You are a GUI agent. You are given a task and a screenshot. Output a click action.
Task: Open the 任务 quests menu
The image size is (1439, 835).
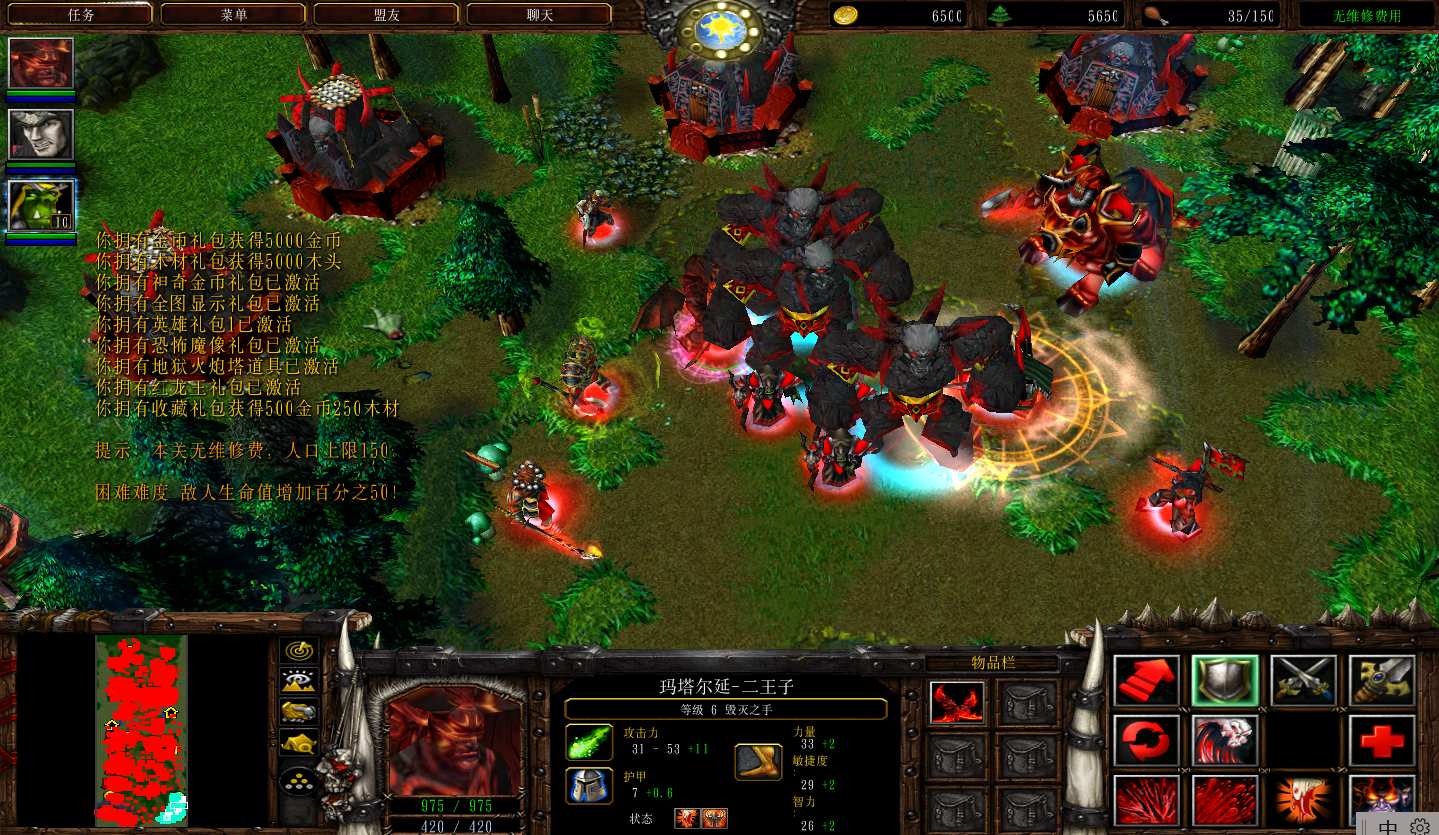click(x=80, y=15)
